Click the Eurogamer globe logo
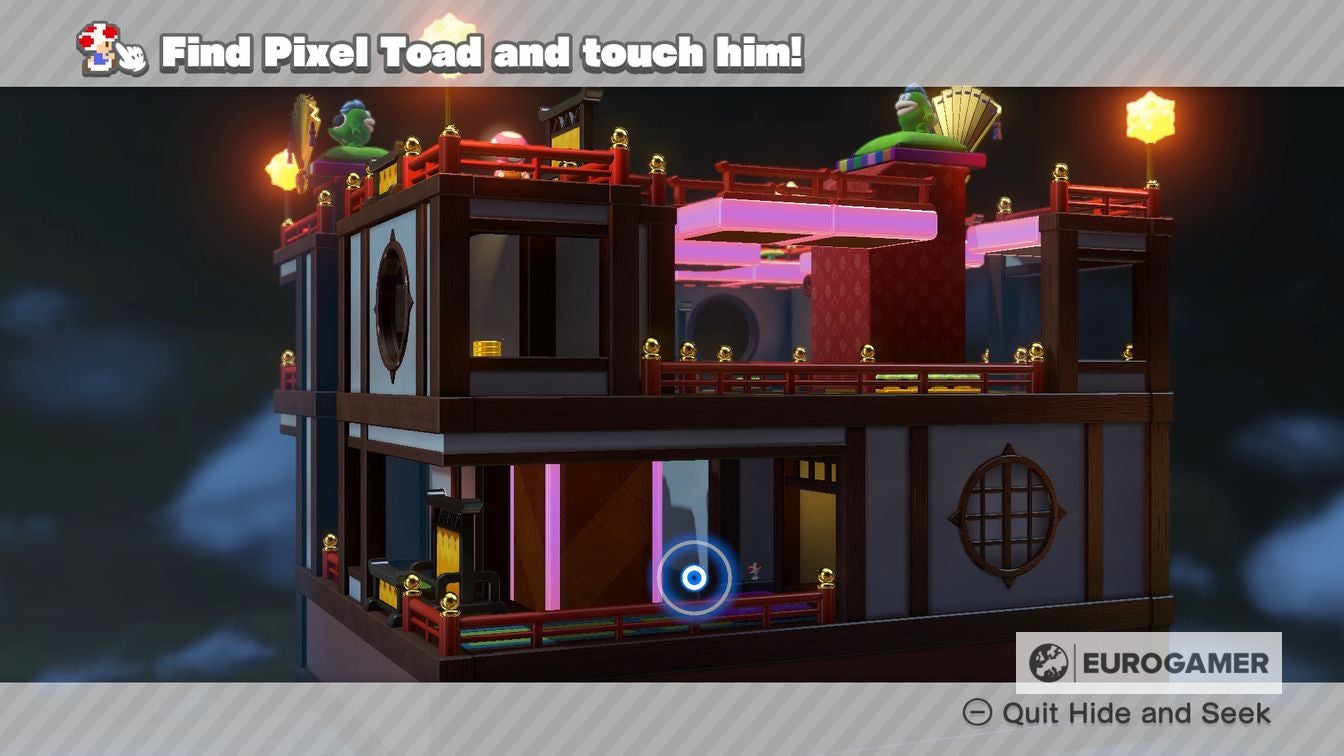1344x756 pixels. [x=1046, y=661]
